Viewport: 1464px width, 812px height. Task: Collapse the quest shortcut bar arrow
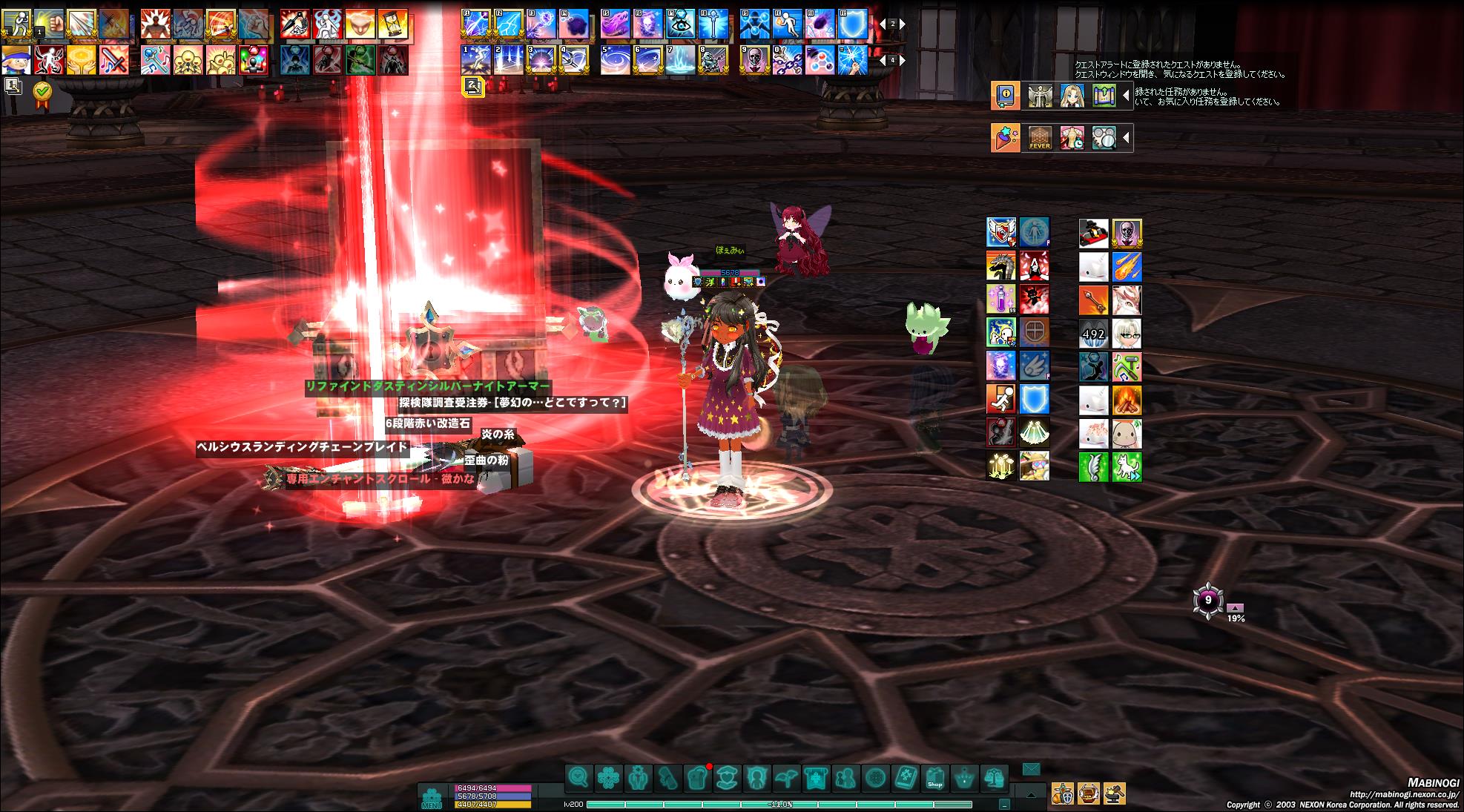tap(1127, 96)
